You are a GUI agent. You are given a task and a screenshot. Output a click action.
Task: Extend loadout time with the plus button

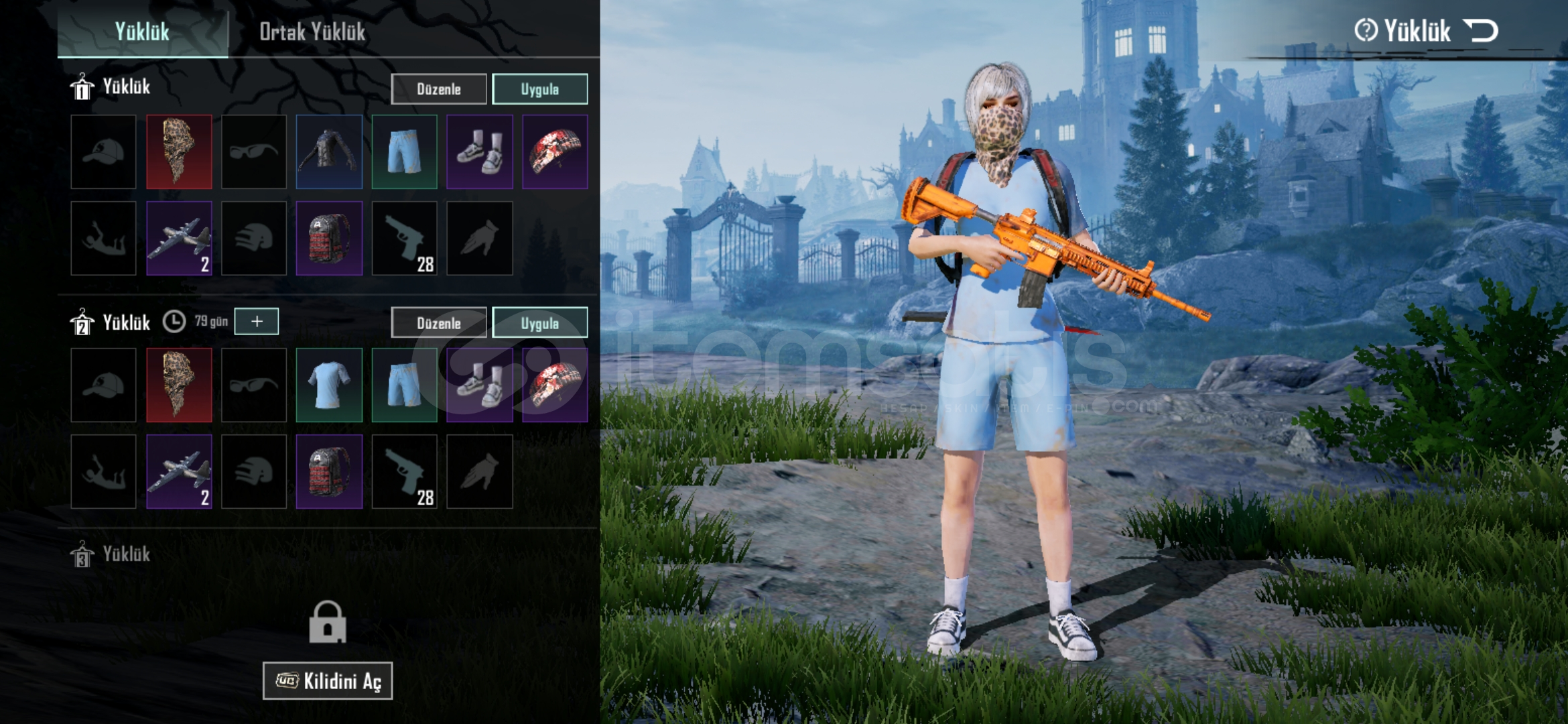click(x=257, y=322)
